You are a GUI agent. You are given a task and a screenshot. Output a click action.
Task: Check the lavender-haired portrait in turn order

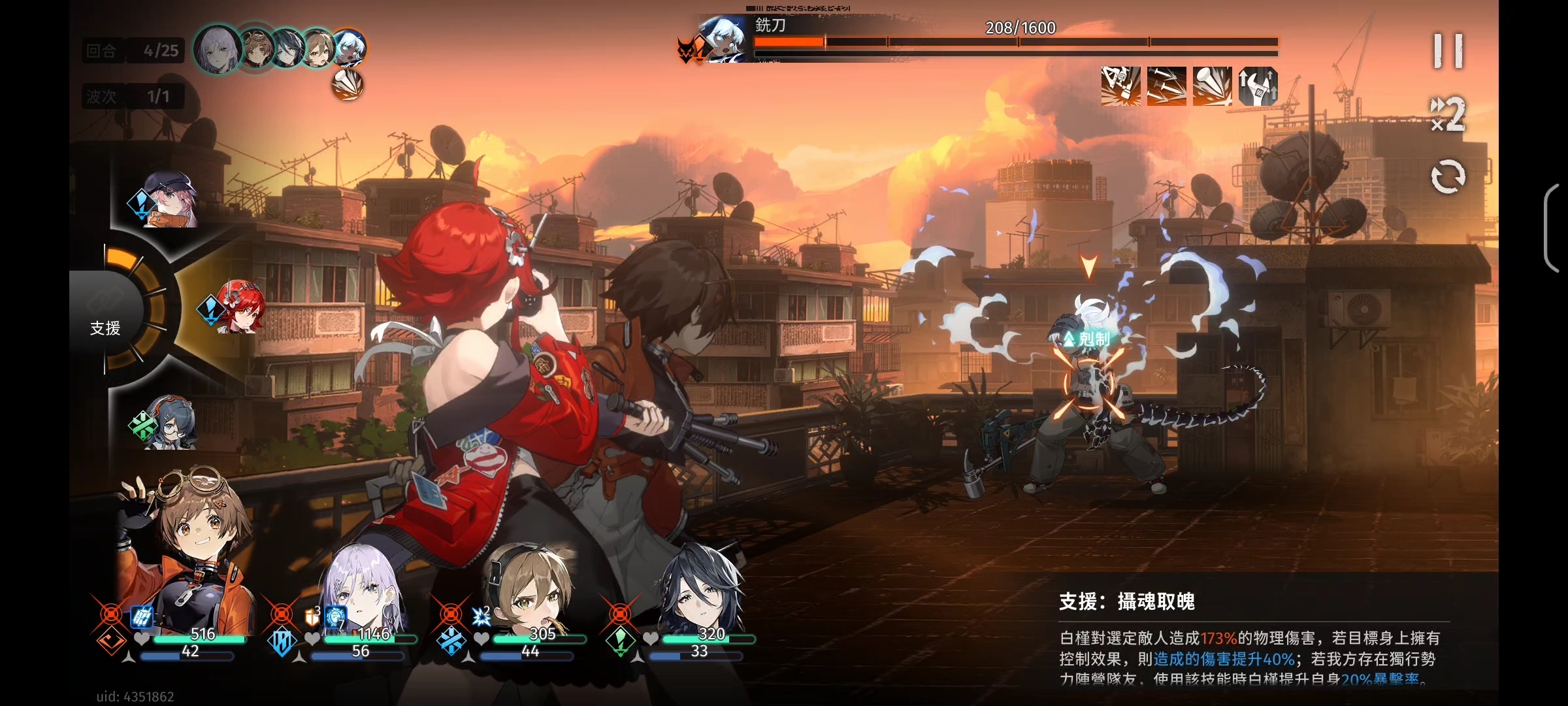tap(218, 48)
